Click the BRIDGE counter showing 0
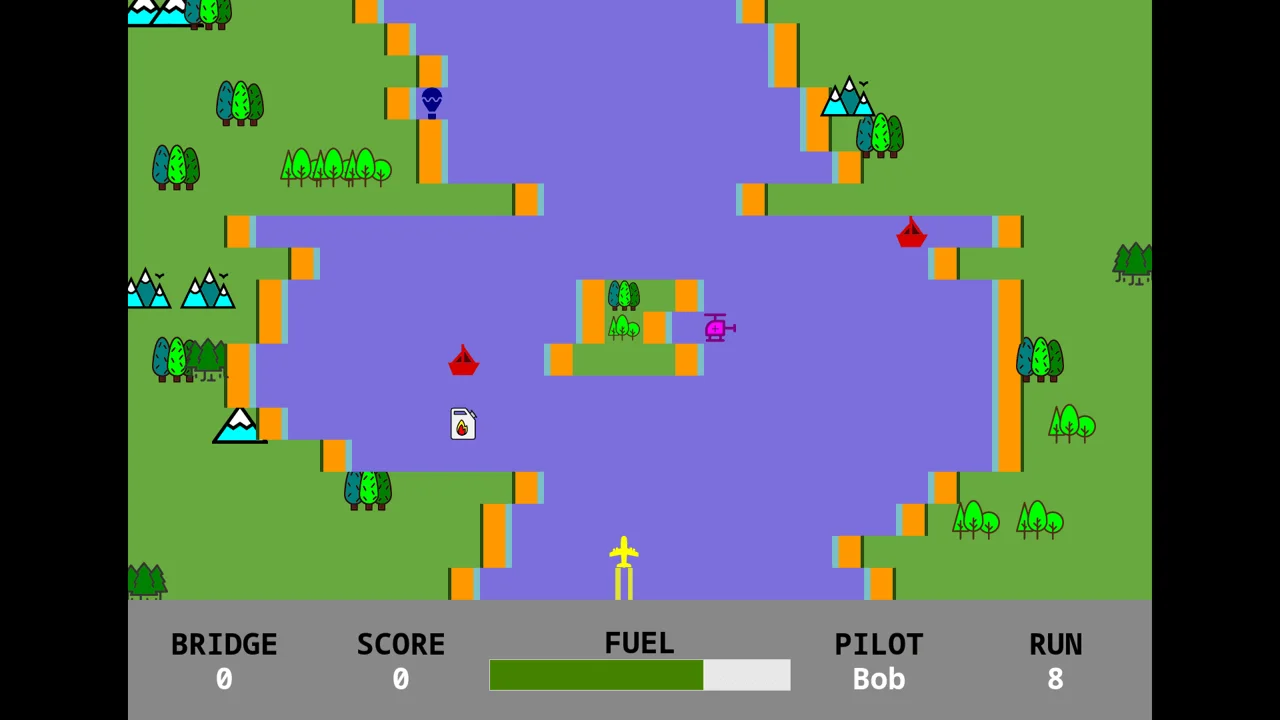 pyautogui.click(x=224, y=678)
